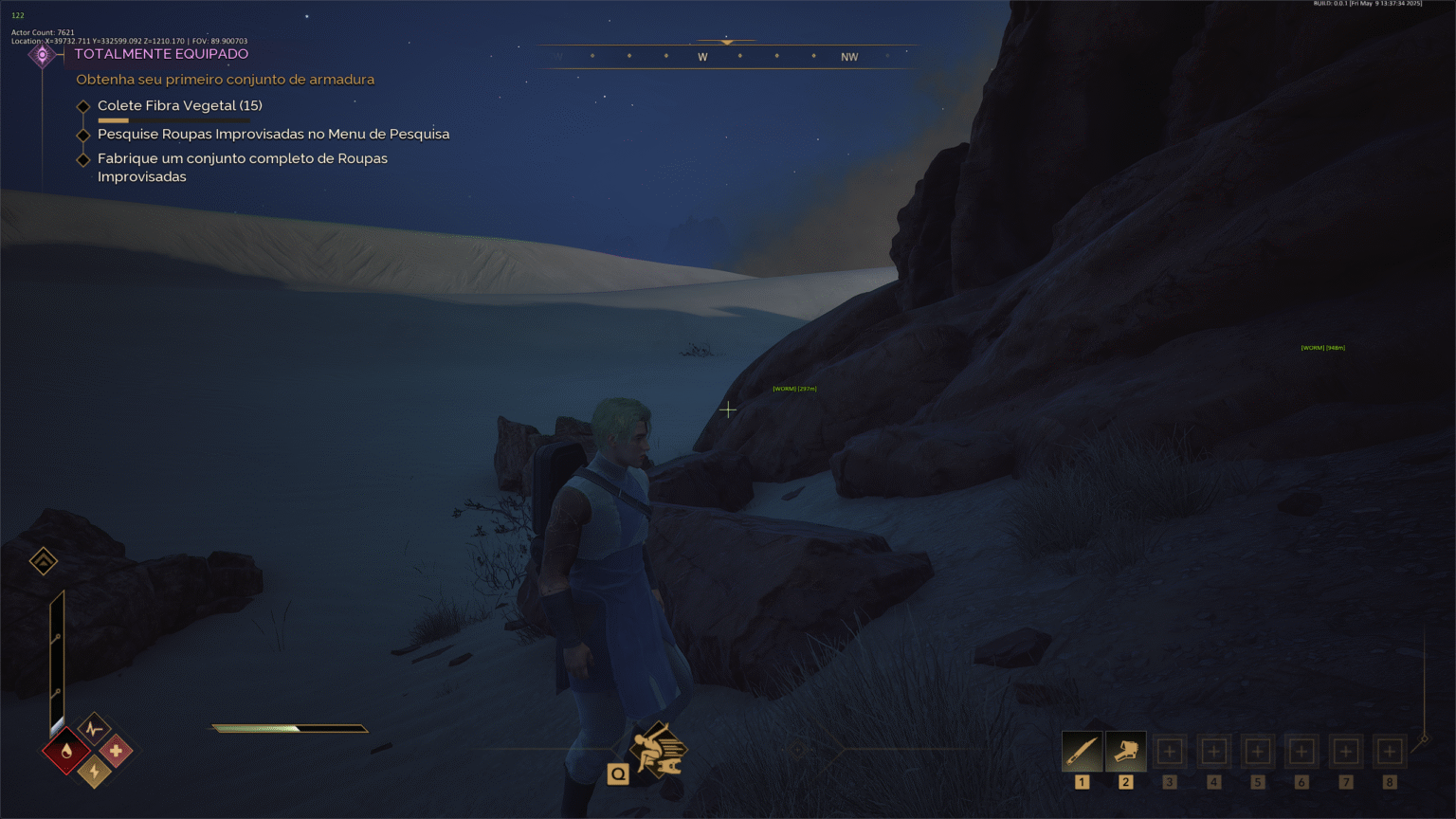Expand the empty hotbar slot 3
Image resolution: width=1456 pixels, height=819 pixels.
point(1169,750)
